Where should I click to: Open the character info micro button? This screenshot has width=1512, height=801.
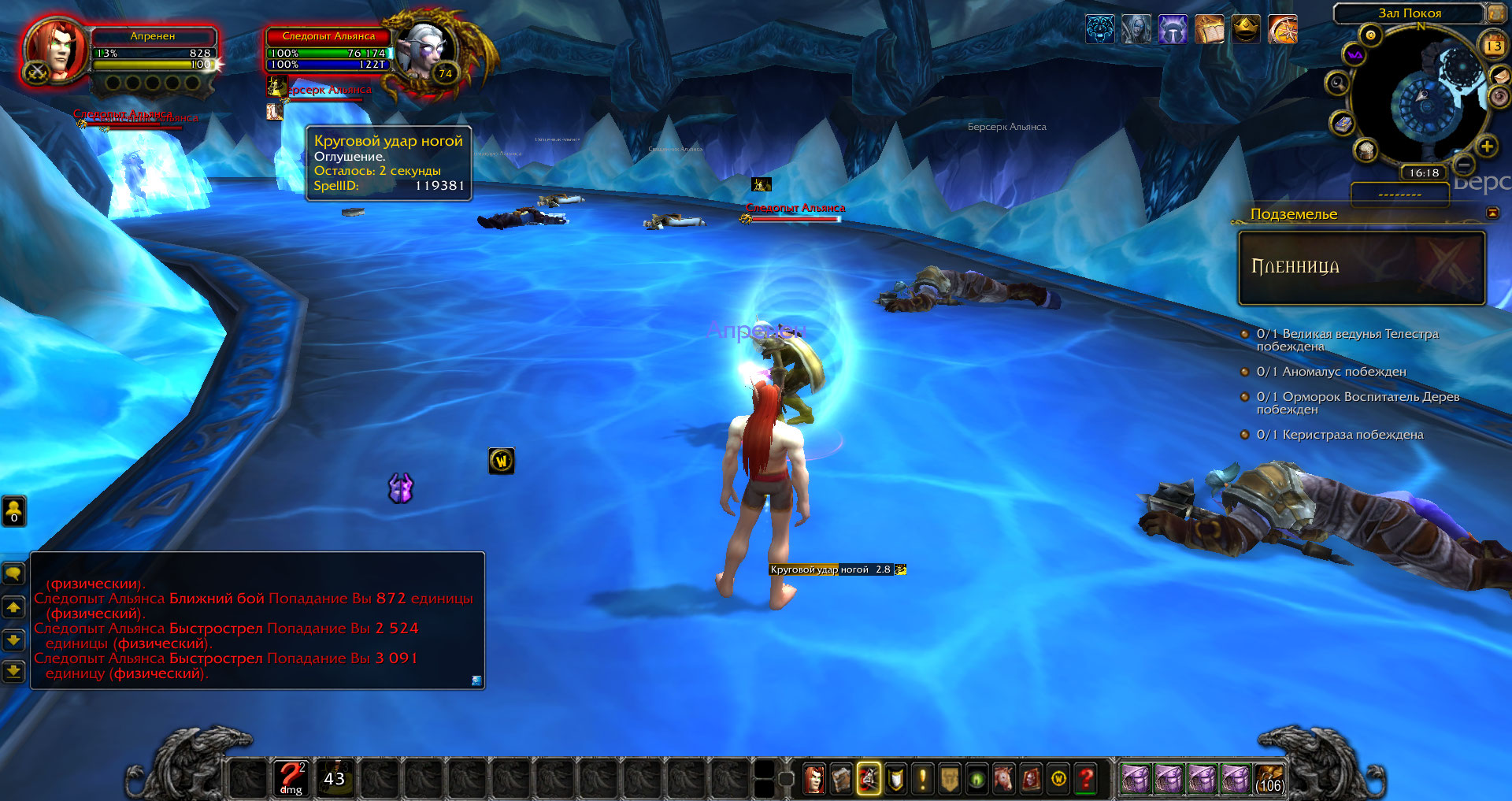point(814,779)
